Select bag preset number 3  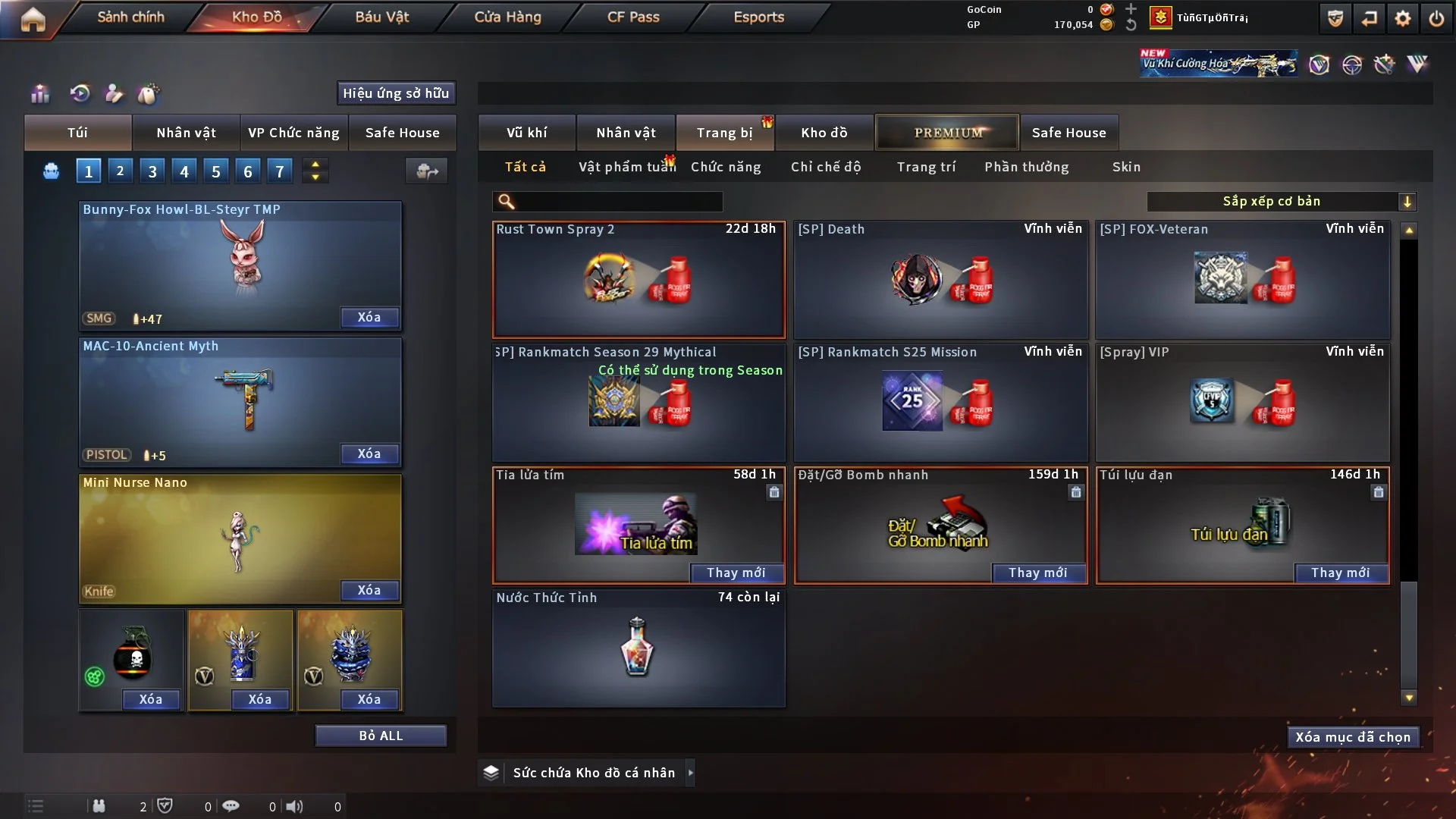pos(152,171)
